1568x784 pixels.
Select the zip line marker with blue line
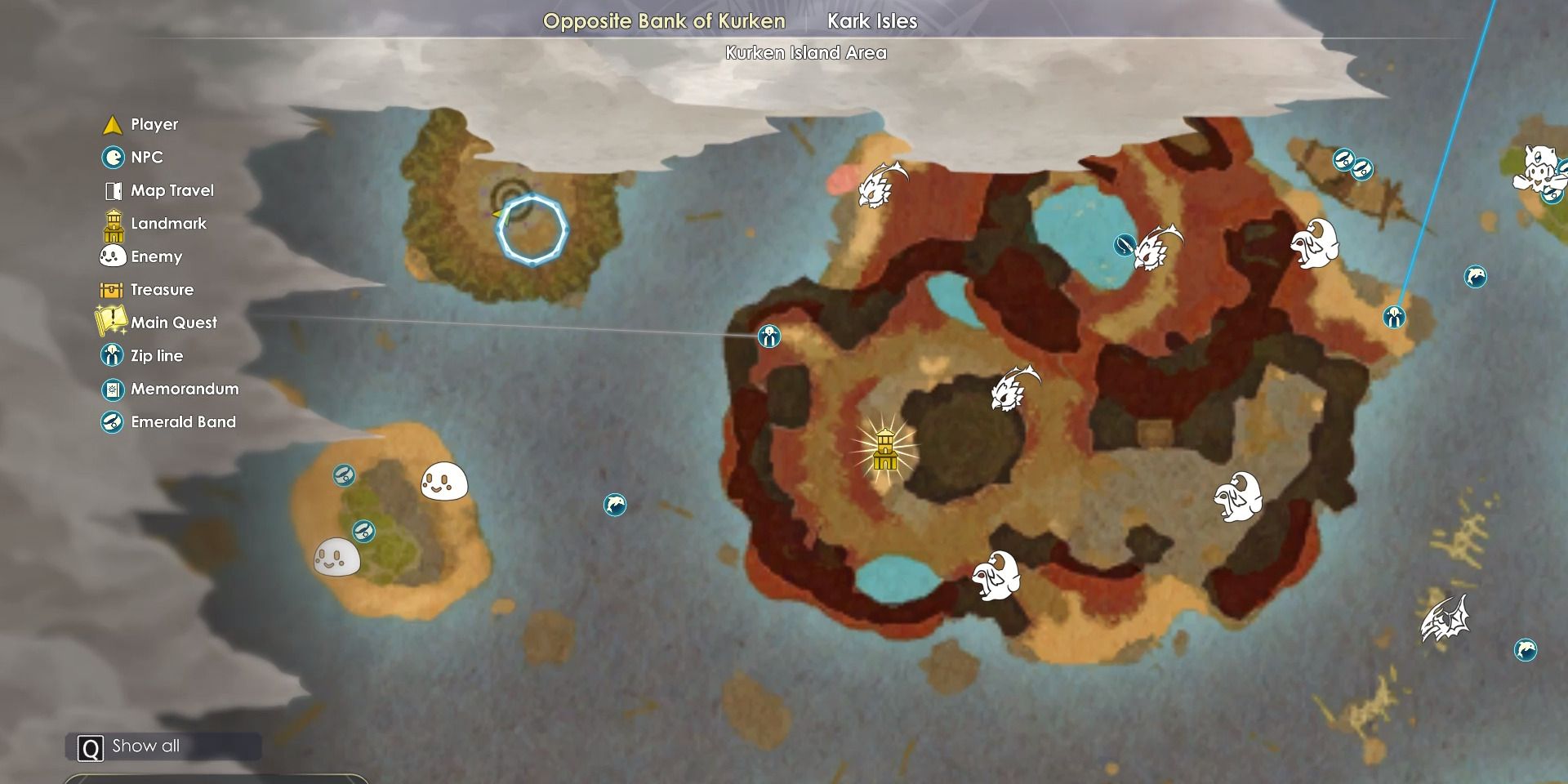1394,317
